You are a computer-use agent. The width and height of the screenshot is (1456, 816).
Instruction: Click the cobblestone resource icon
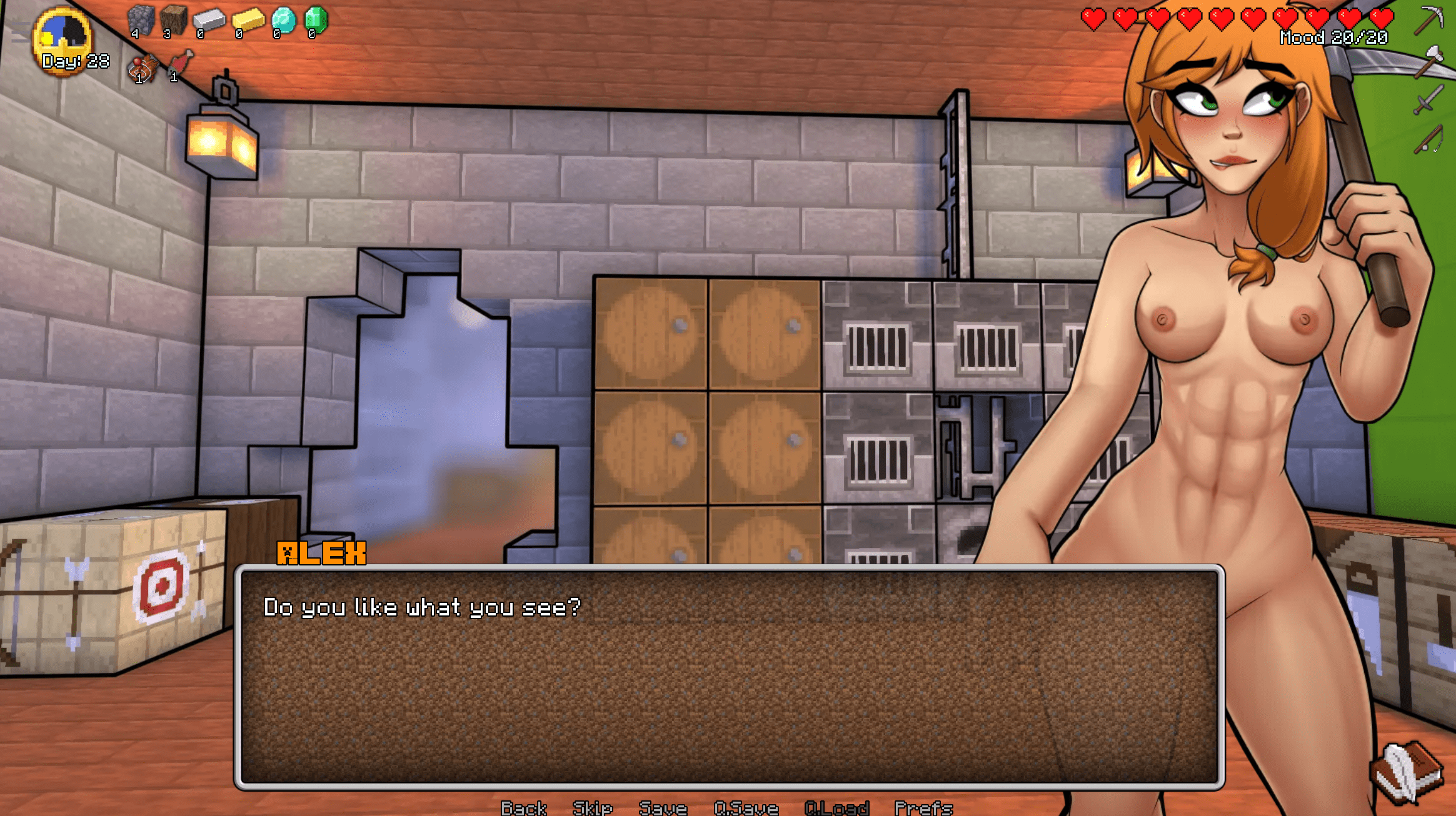[141, 20]
